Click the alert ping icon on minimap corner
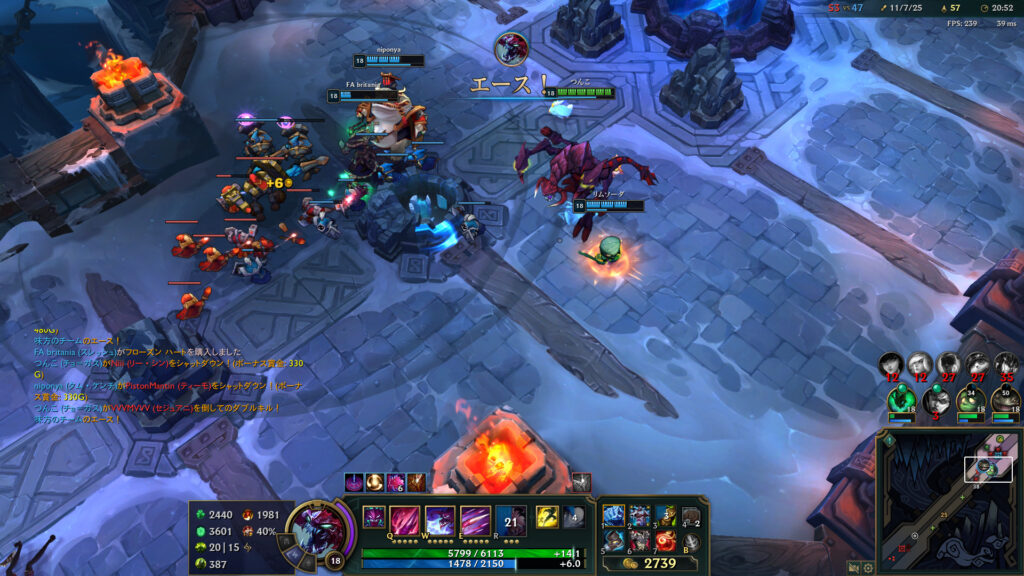1024x576 pixels. point(887,440)
